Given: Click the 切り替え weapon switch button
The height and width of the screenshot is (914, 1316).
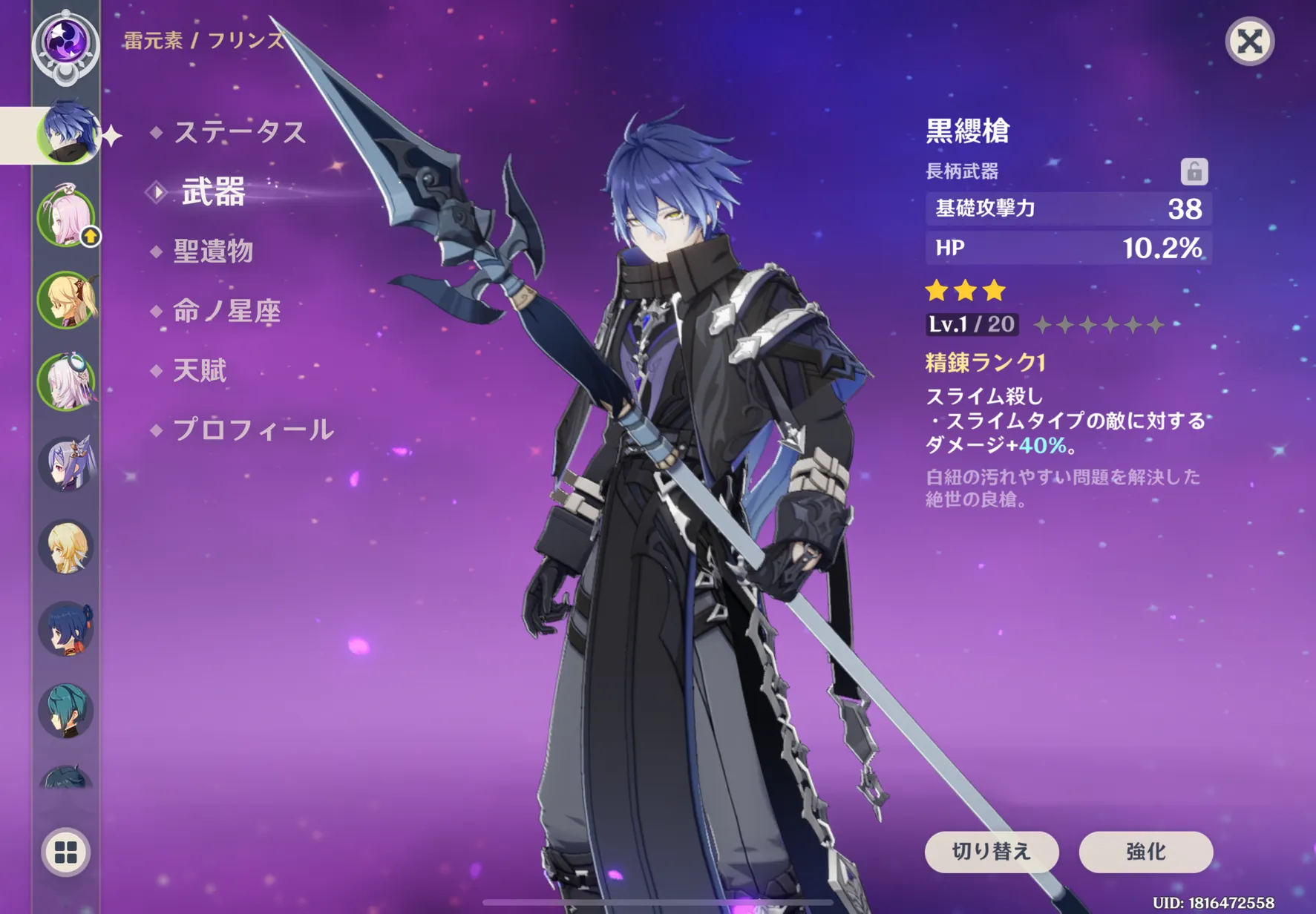Looking at the screenshot, I should (991, 852).
